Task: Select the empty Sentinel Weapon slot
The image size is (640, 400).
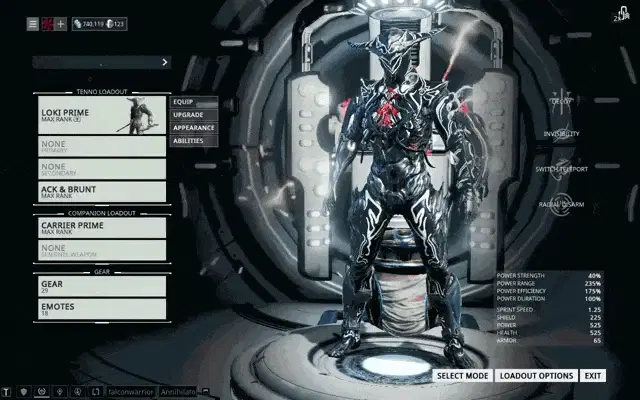Action: click(102, 251)
